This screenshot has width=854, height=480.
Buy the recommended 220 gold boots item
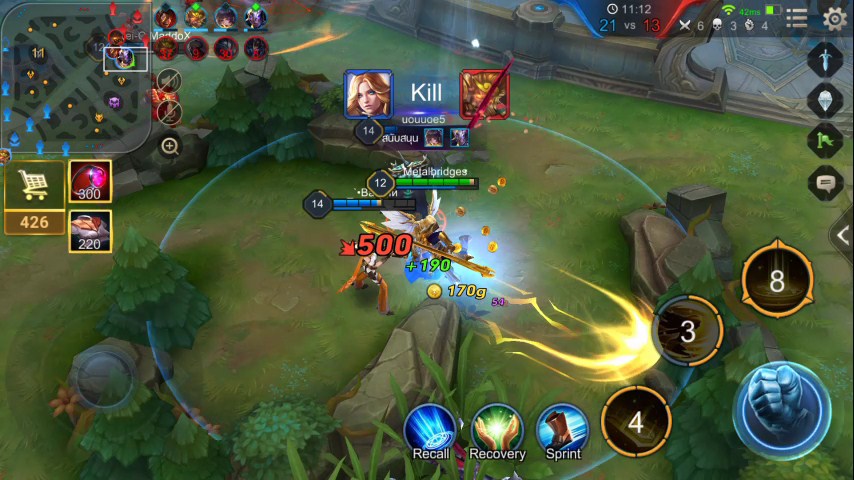point(90,230)
